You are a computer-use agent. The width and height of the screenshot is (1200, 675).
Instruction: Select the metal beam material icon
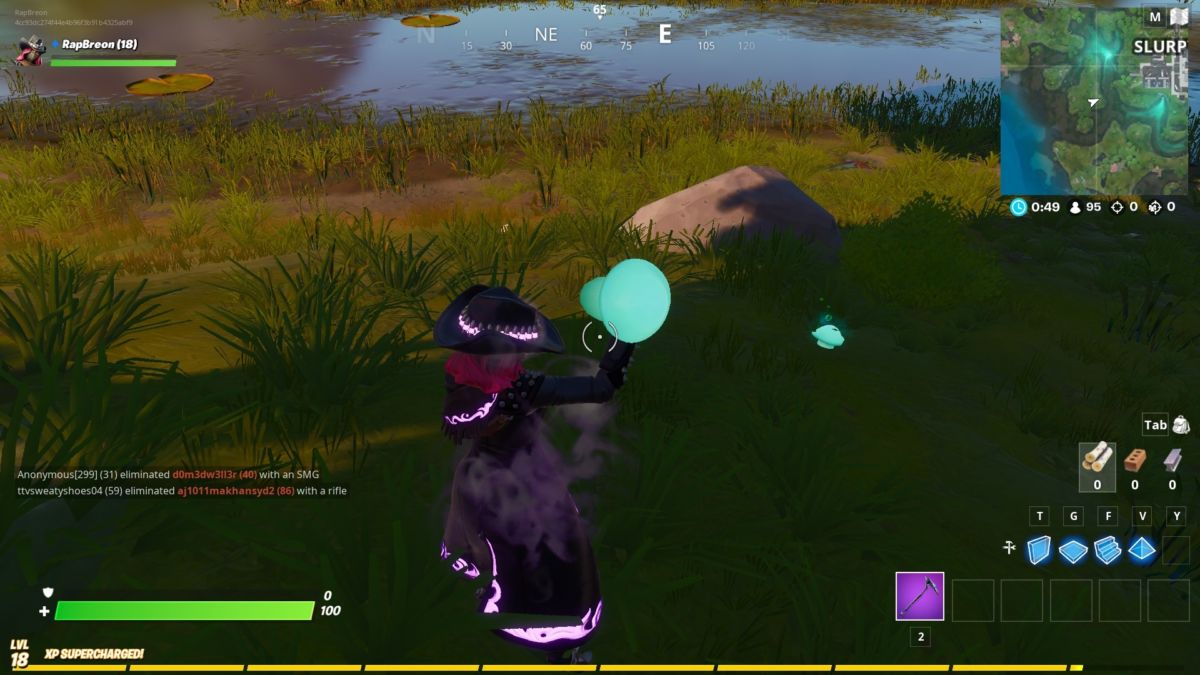click(x=1172, y=459)
